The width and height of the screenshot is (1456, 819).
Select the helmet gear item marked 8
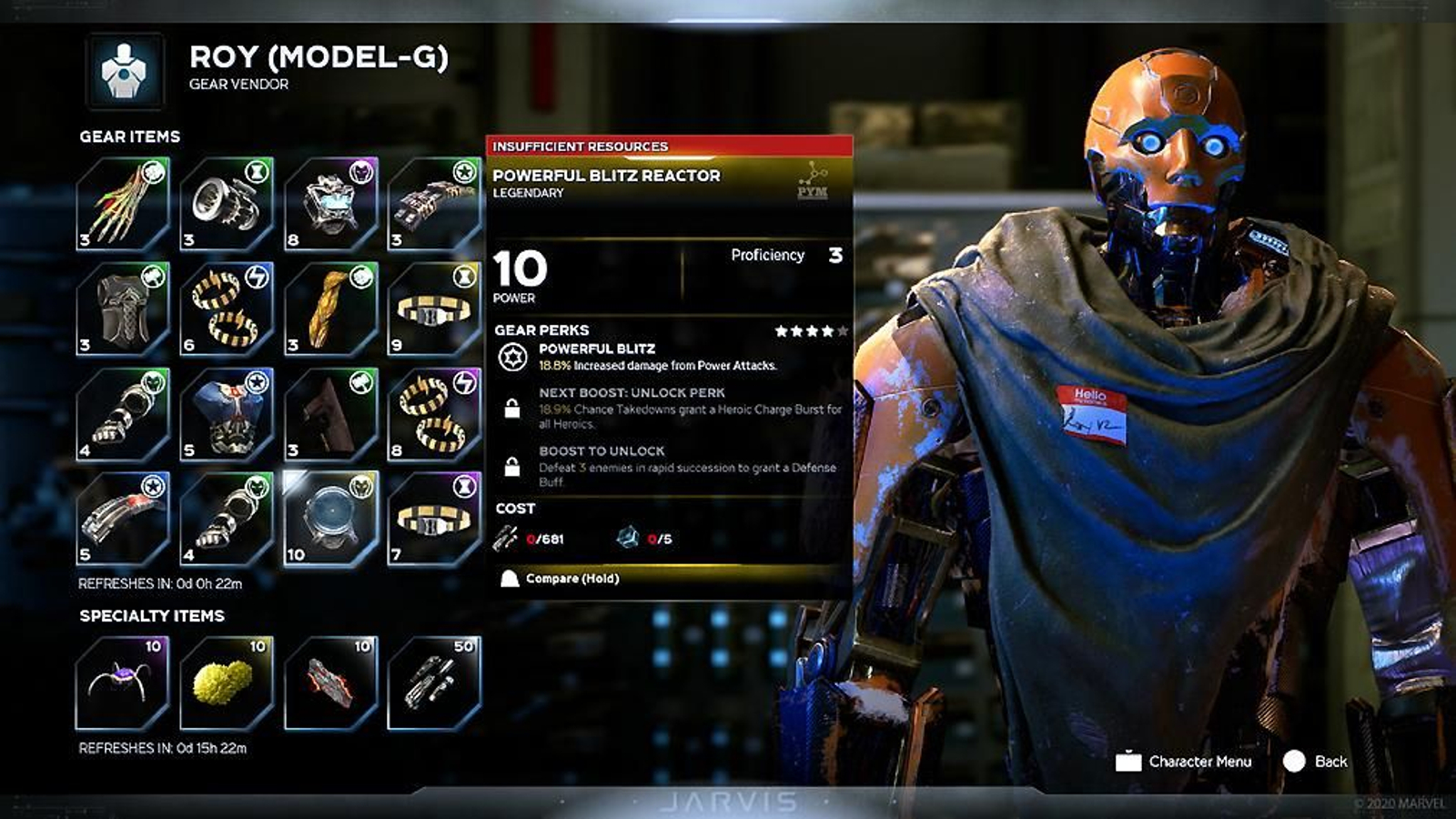pos(330,202)
